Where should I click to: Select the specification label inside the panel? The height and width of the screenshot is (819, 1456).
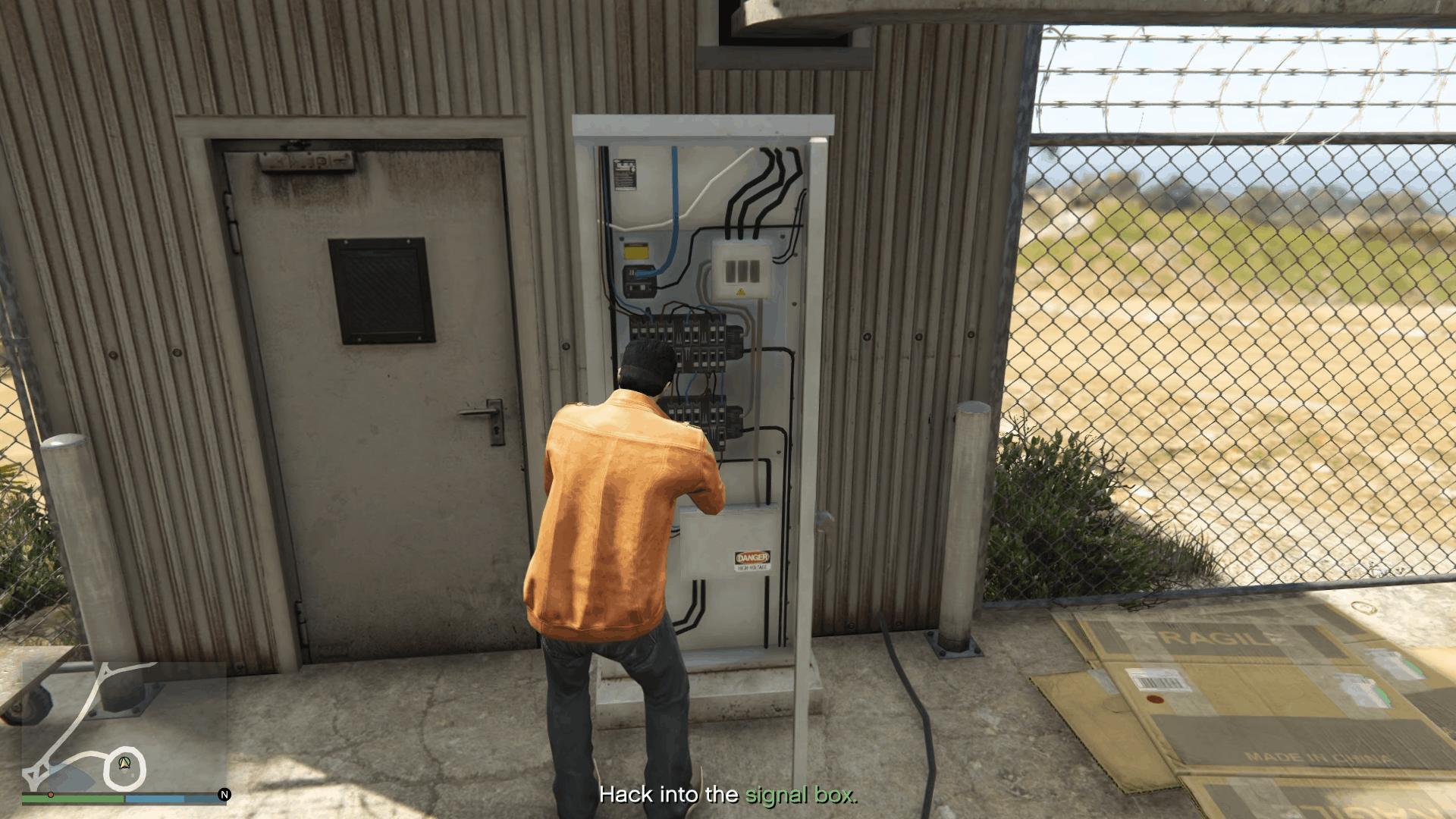(x=626, y=174)
